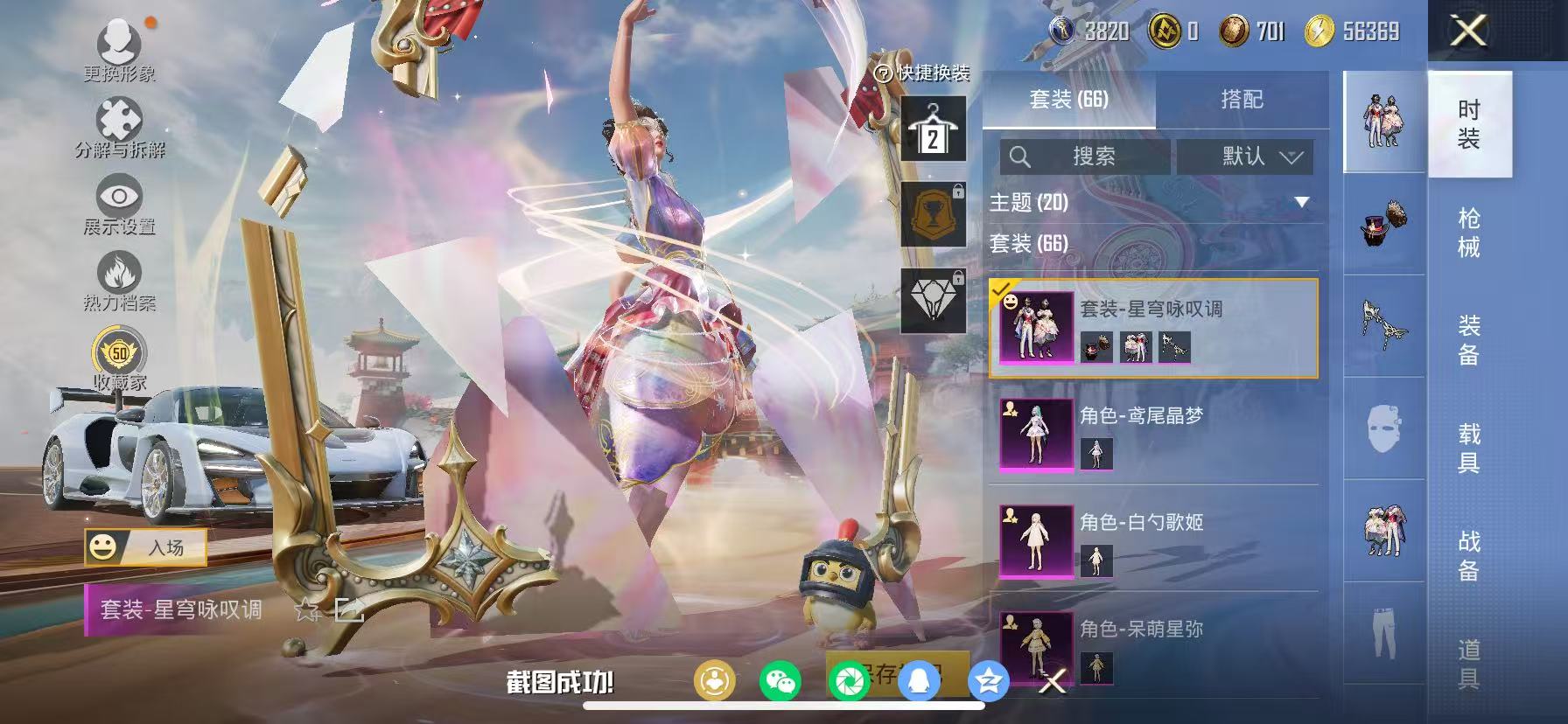Switch to the 搭配 tab

[x=1242, y=100]
